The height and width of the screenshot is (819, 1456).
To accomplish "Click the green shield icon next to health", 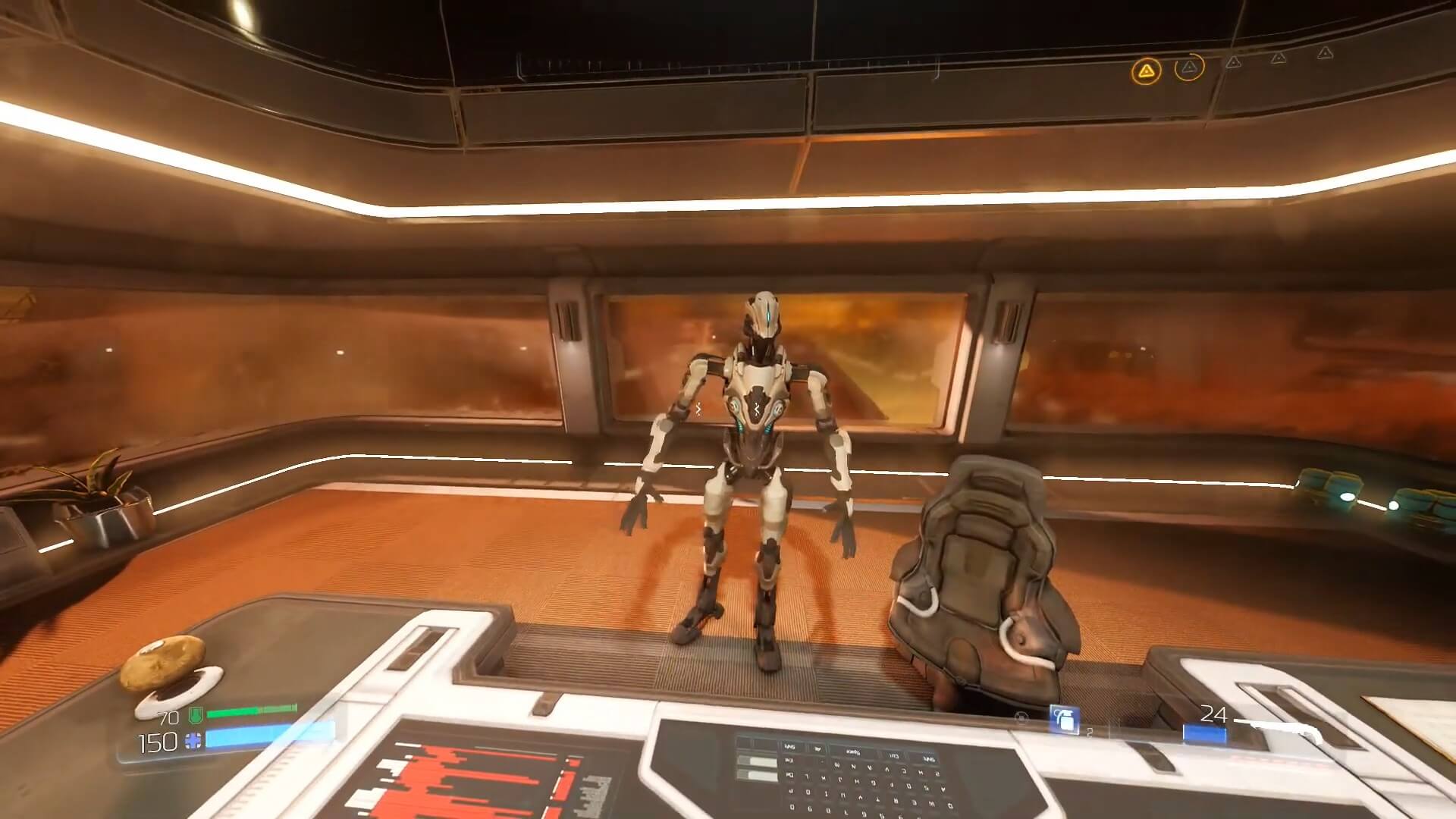I will (x=196, y=714).
